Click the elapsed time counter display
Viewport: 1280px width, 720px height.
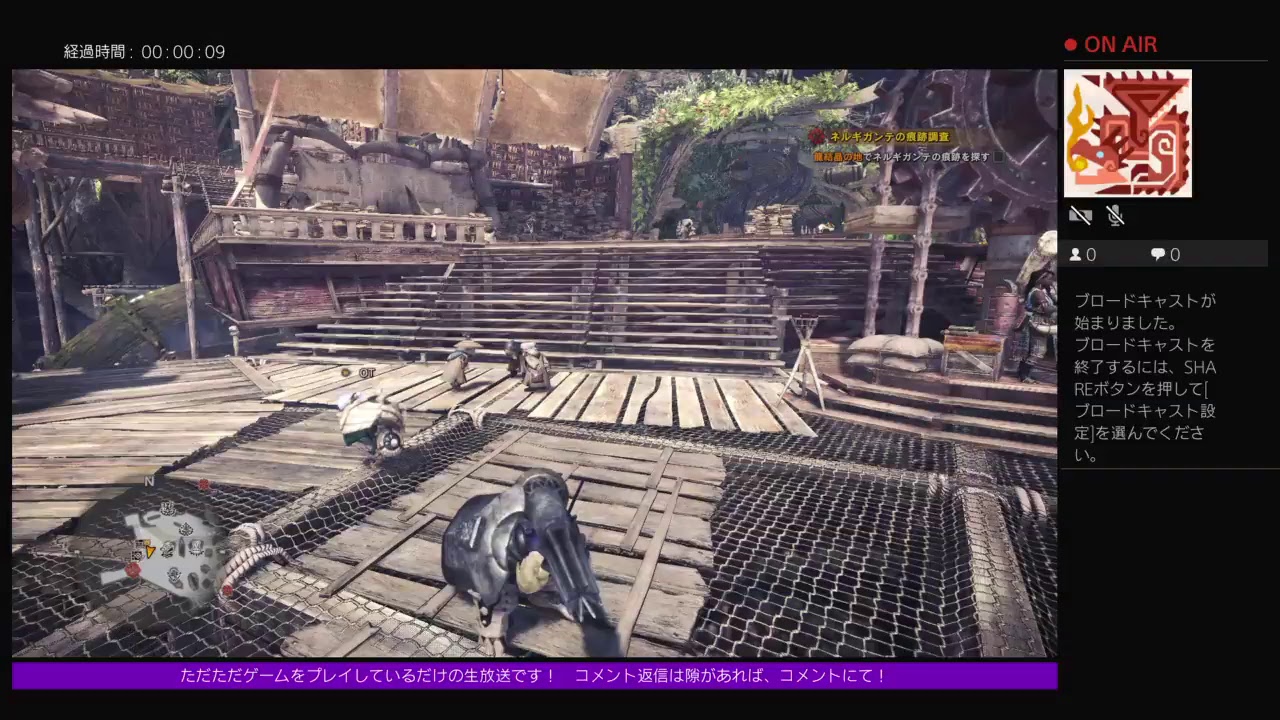click(145, 51)
